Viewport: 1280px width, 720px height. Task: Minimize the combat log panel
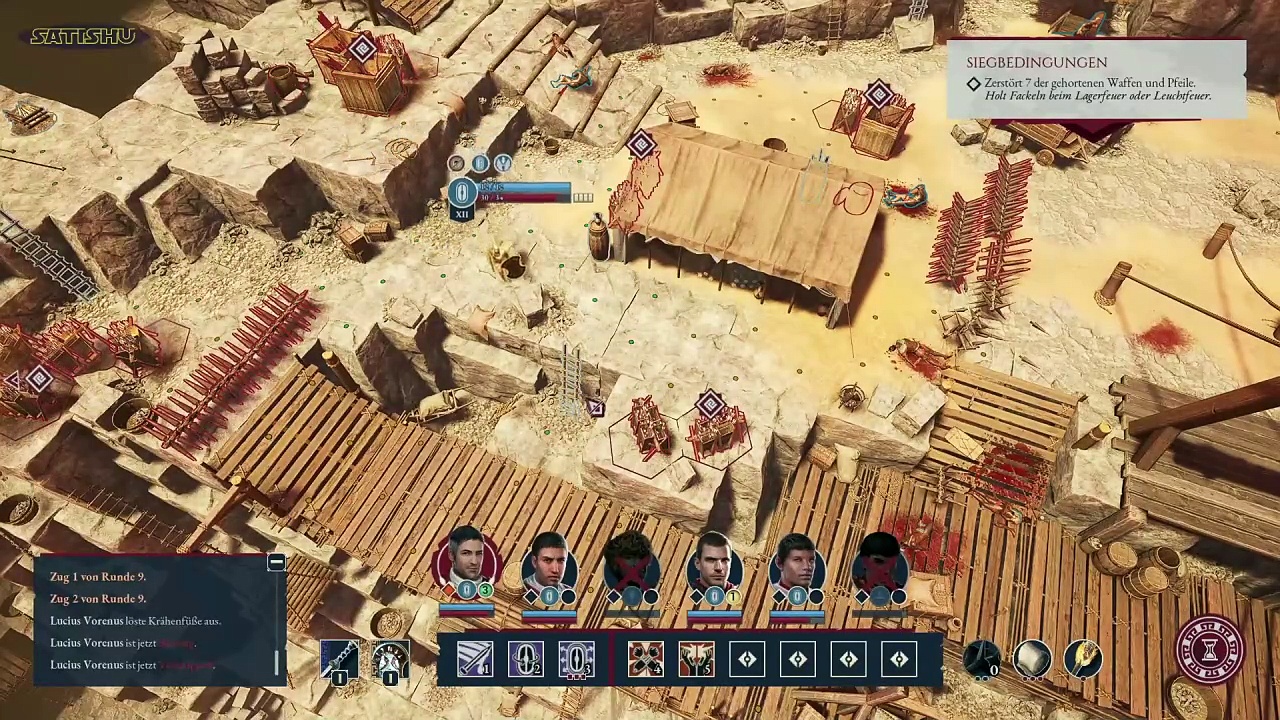coord(276,563)
